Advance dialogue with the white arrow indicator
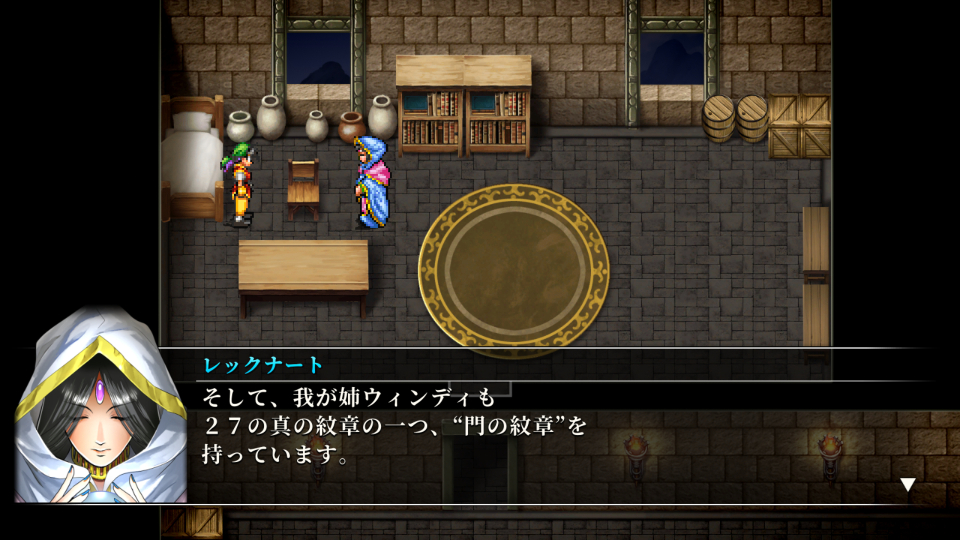The image size is (960, 540). pyautogui.click(x=907, y=485)
